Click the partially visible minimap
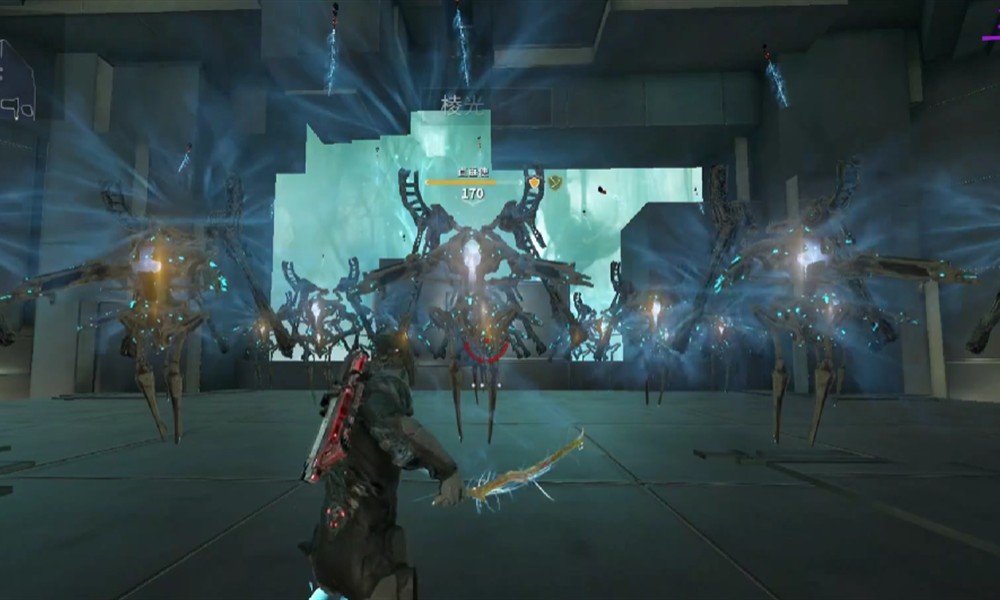1000x600 pixels. [15, 82]
